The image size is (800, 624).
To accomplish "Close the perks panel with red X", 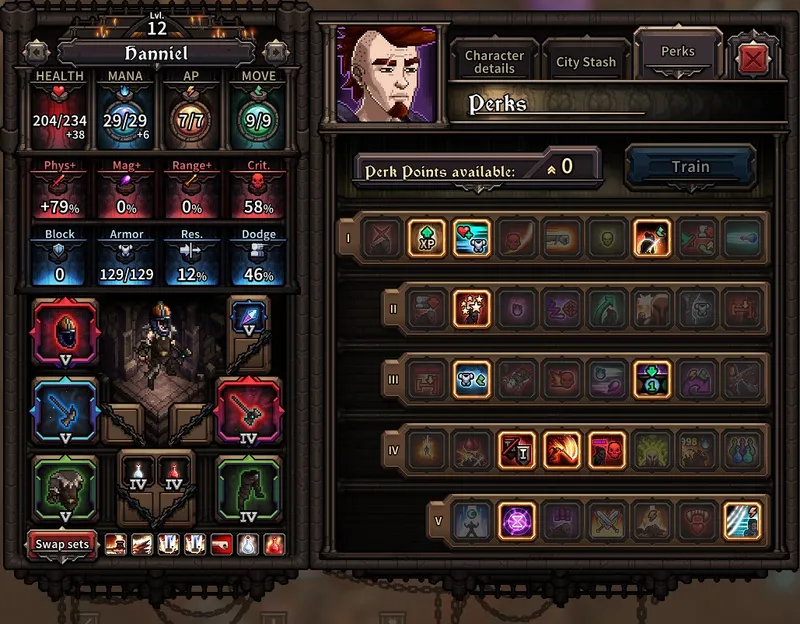I will (753, 61).
